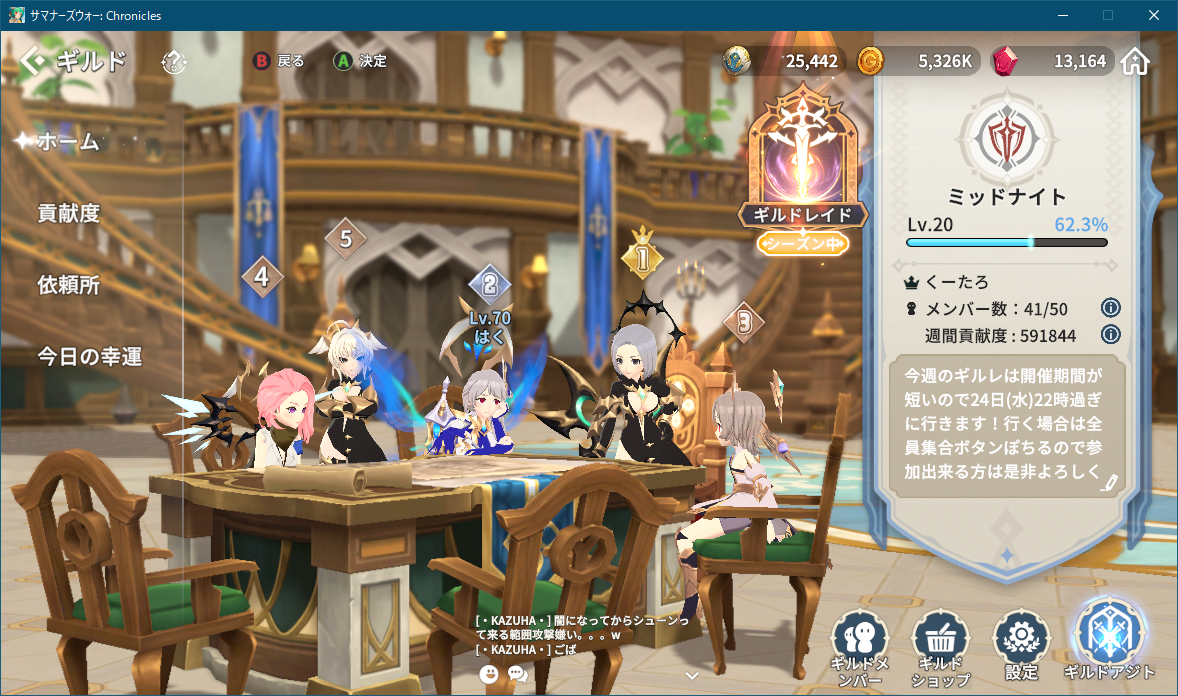
Task: Open the ギルドメンバー member list
Action: point(859,646)
